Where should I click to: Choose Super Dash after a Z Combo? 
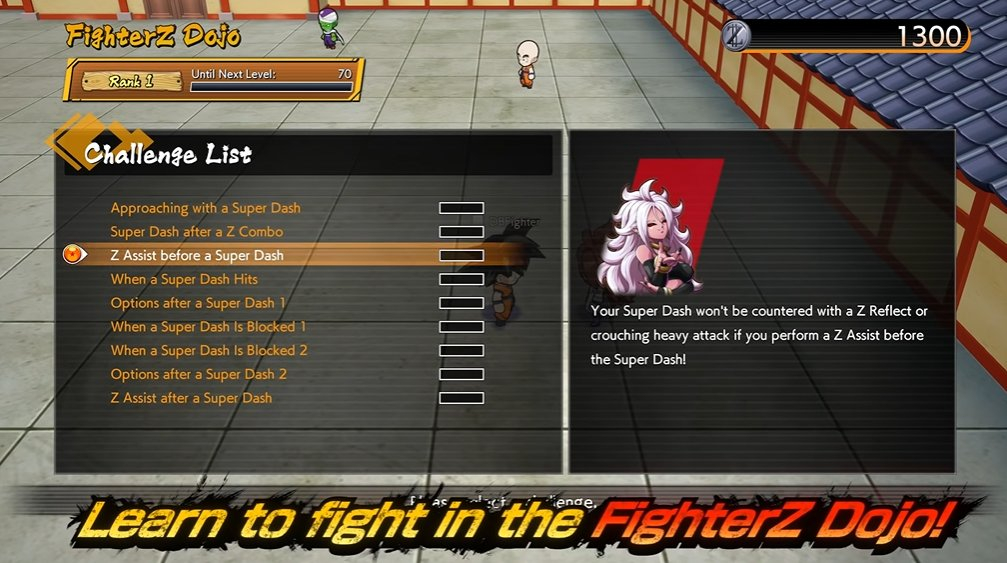pos(197,232)
